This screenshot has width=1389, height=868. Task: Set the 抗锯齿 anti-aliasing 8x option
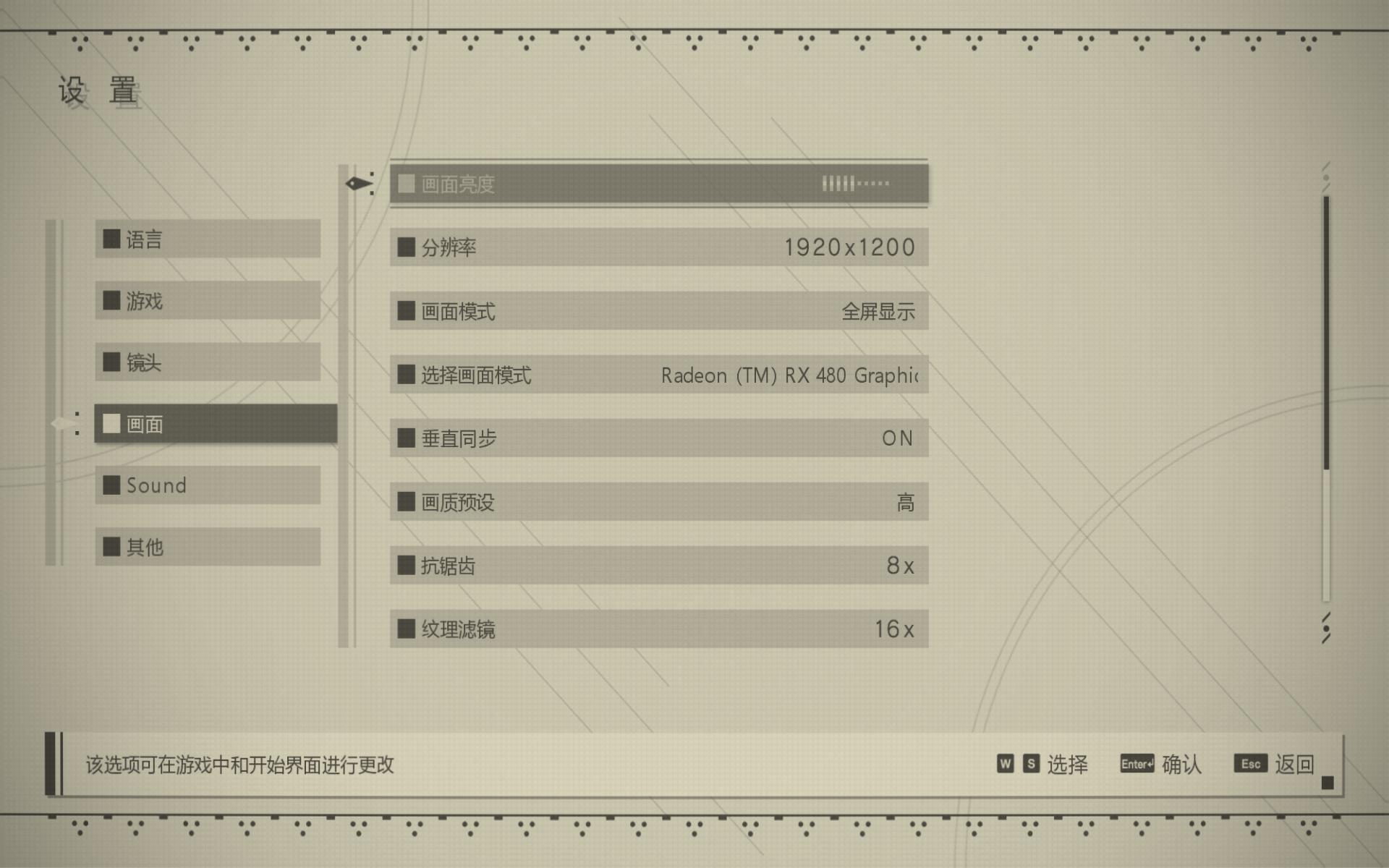coord(658,566)
